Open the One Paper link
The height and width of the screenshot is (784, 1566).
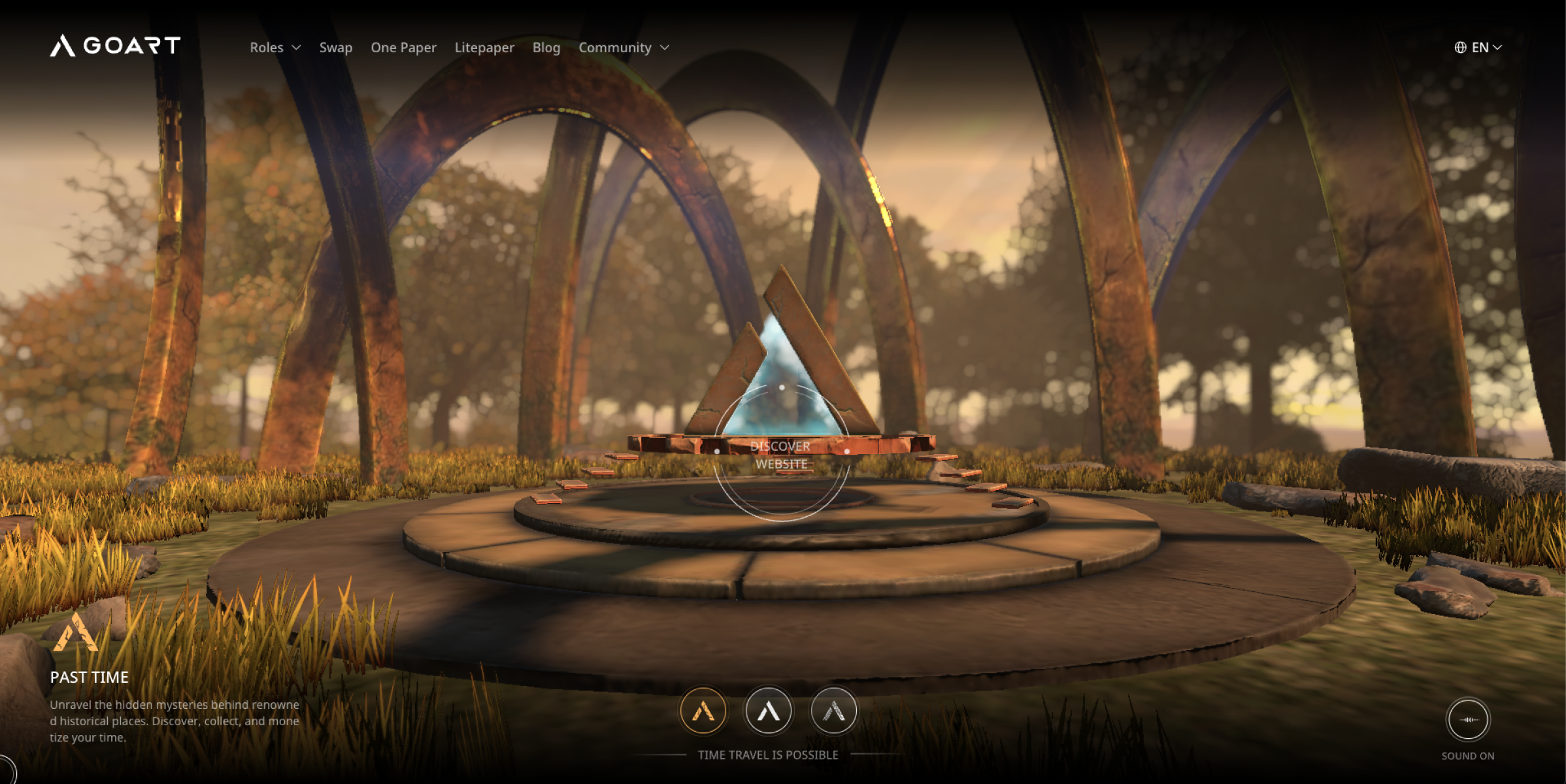pos(403,48)
